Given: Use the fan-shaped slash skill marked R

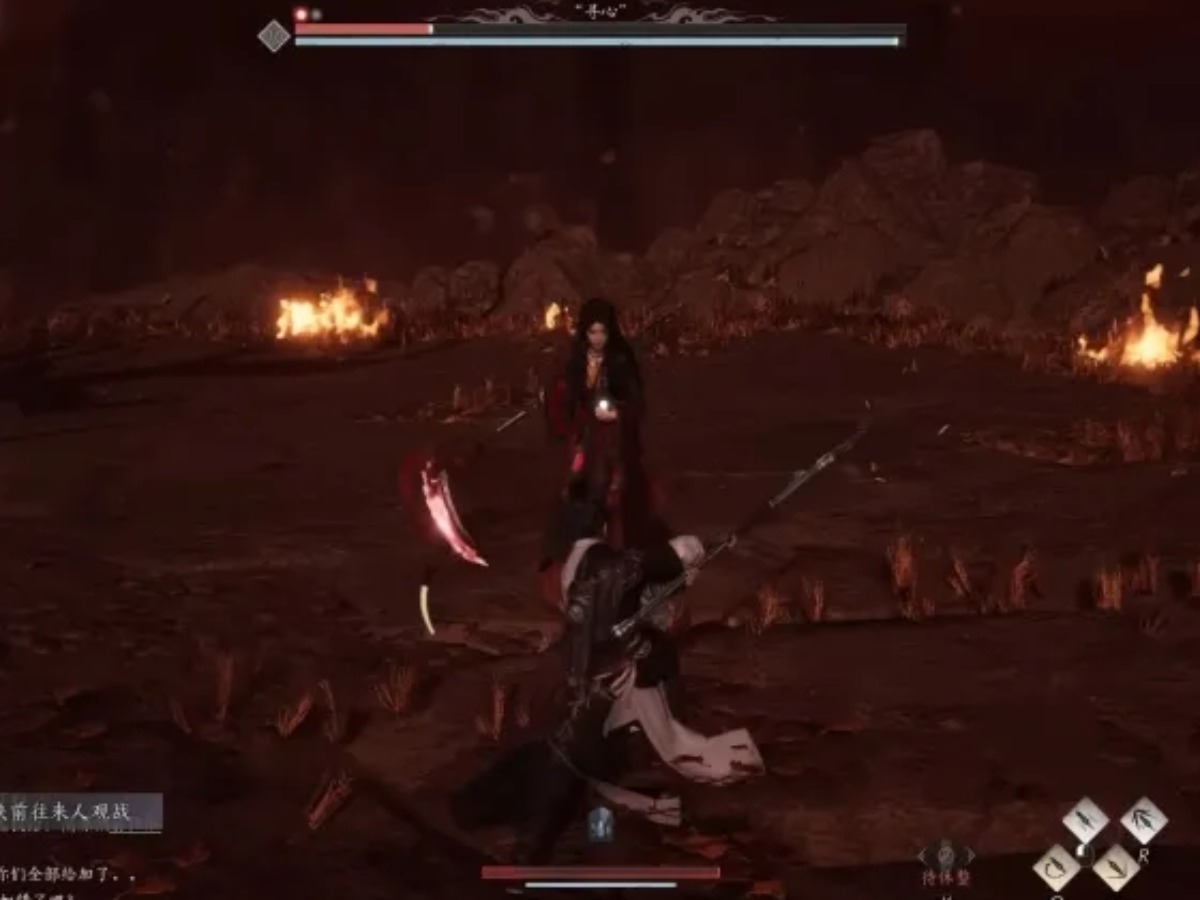Looking at the screenshot, I should click(1143, 821).
